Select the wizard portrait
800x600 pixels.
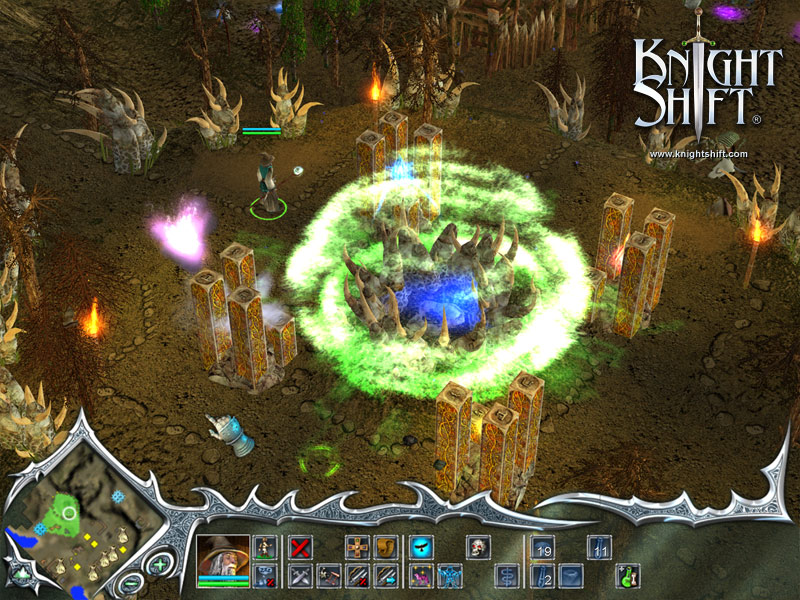click(x=223, y=558)
